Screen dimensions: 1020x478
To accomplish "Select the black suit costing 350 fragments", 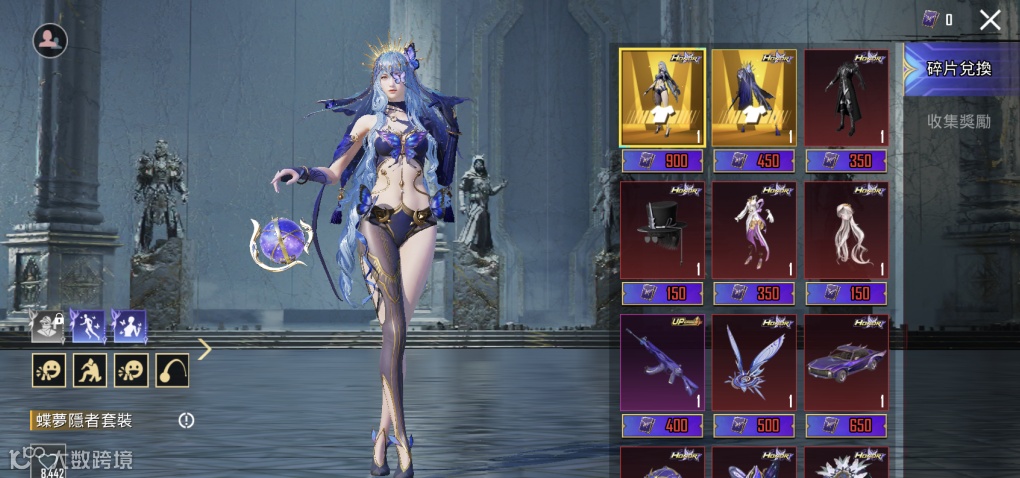I will 846,97.
